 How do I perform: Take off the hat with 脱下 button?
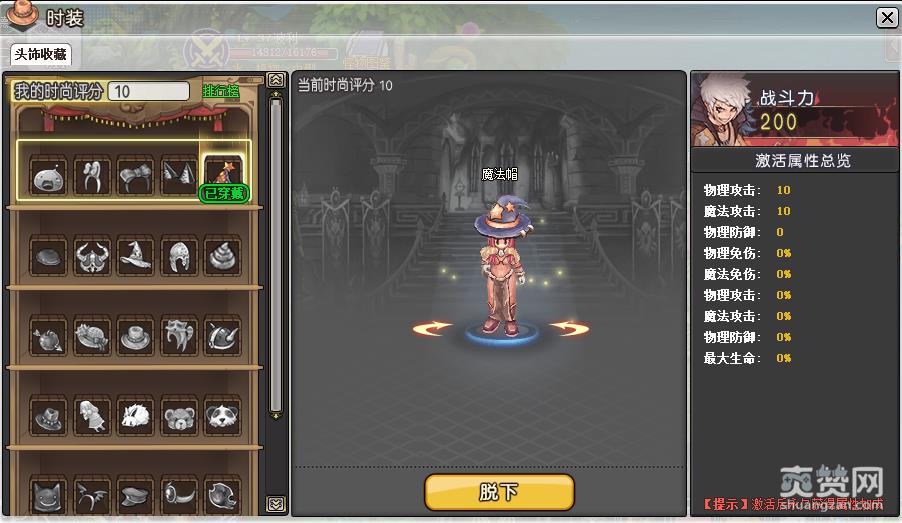pos(499,492)
